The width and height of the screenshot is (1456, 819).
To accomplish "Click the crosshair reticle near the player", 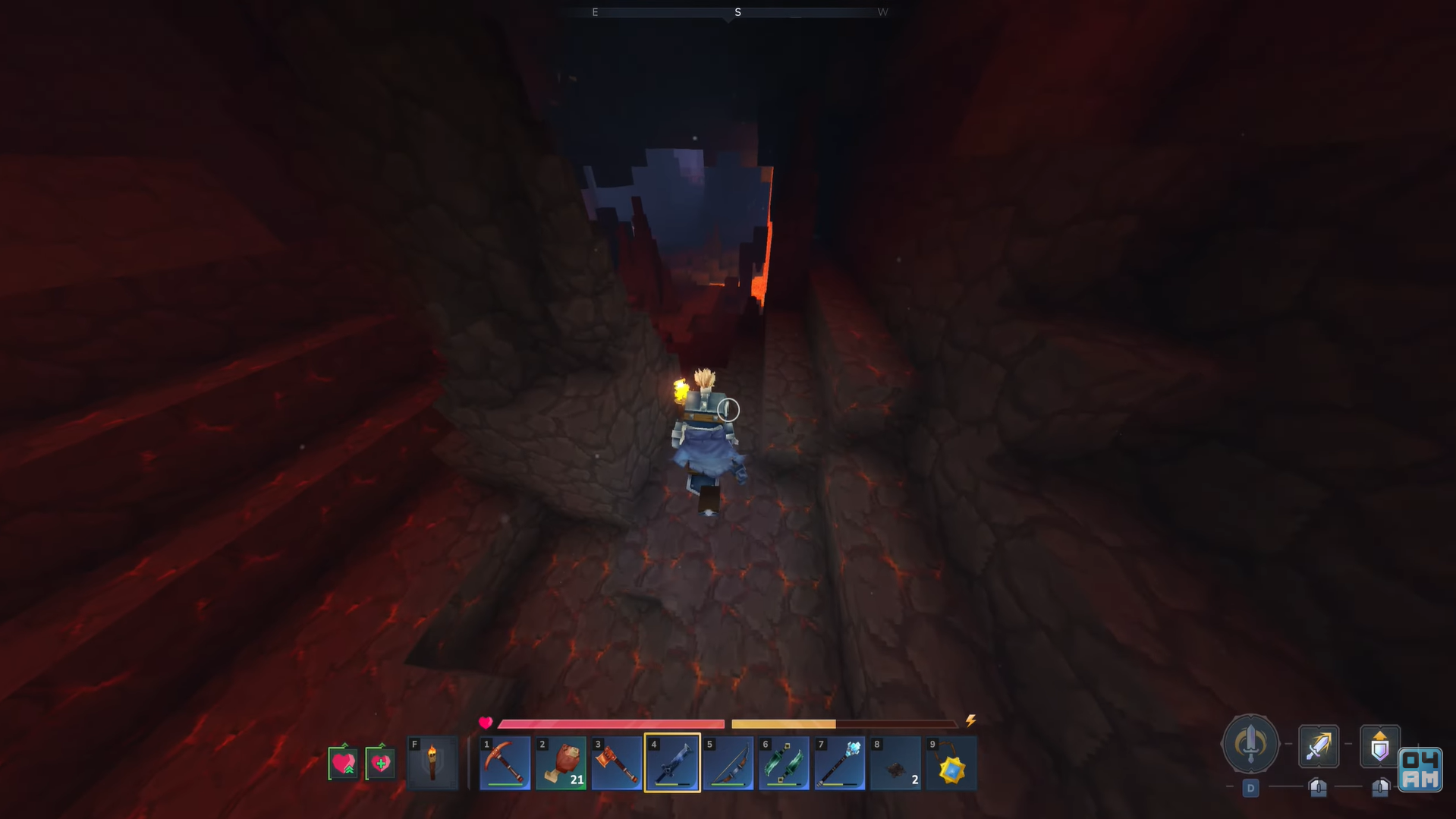I will coord(727,410).
